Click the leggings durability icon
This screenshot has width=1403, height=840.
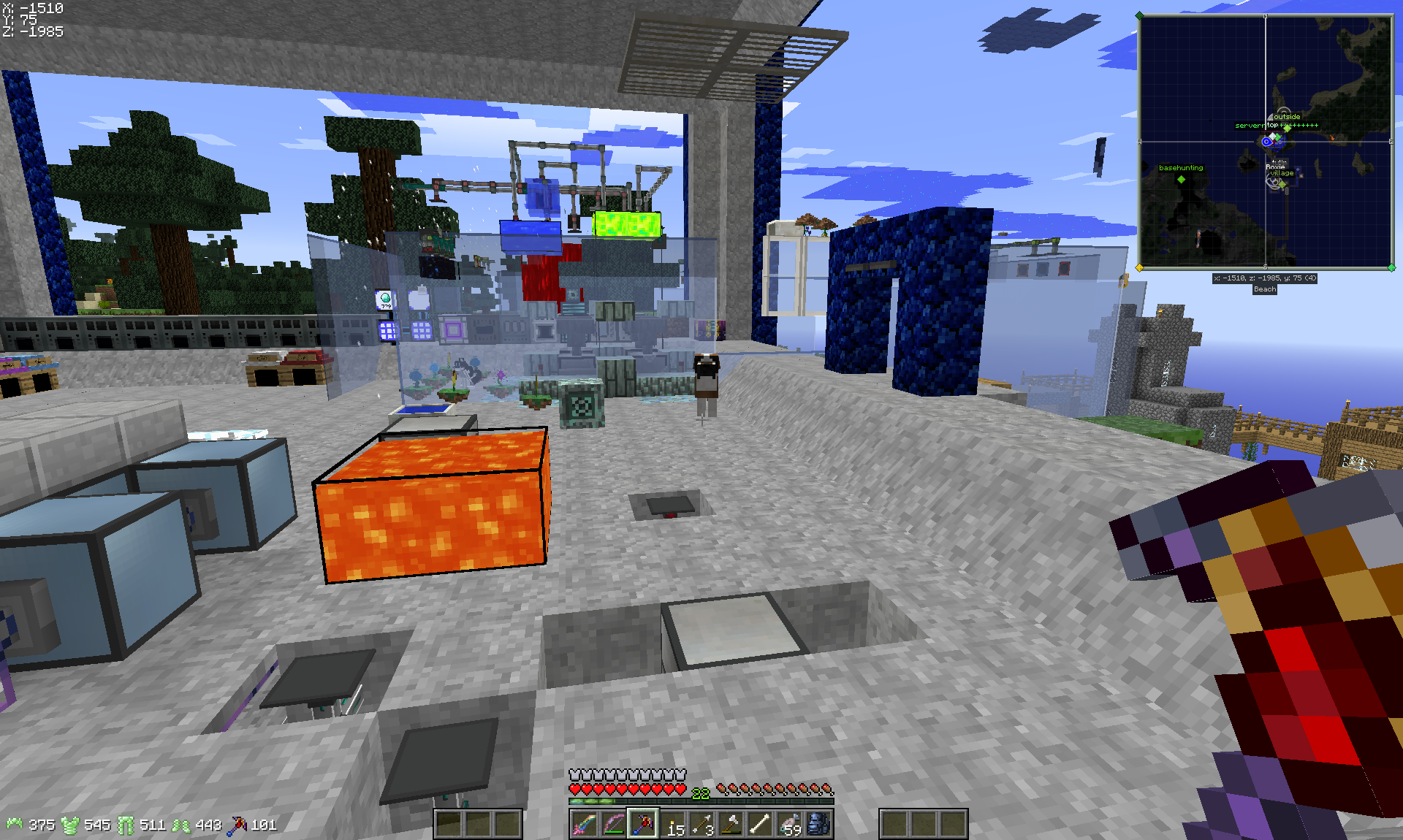click(x=126, y=825)
